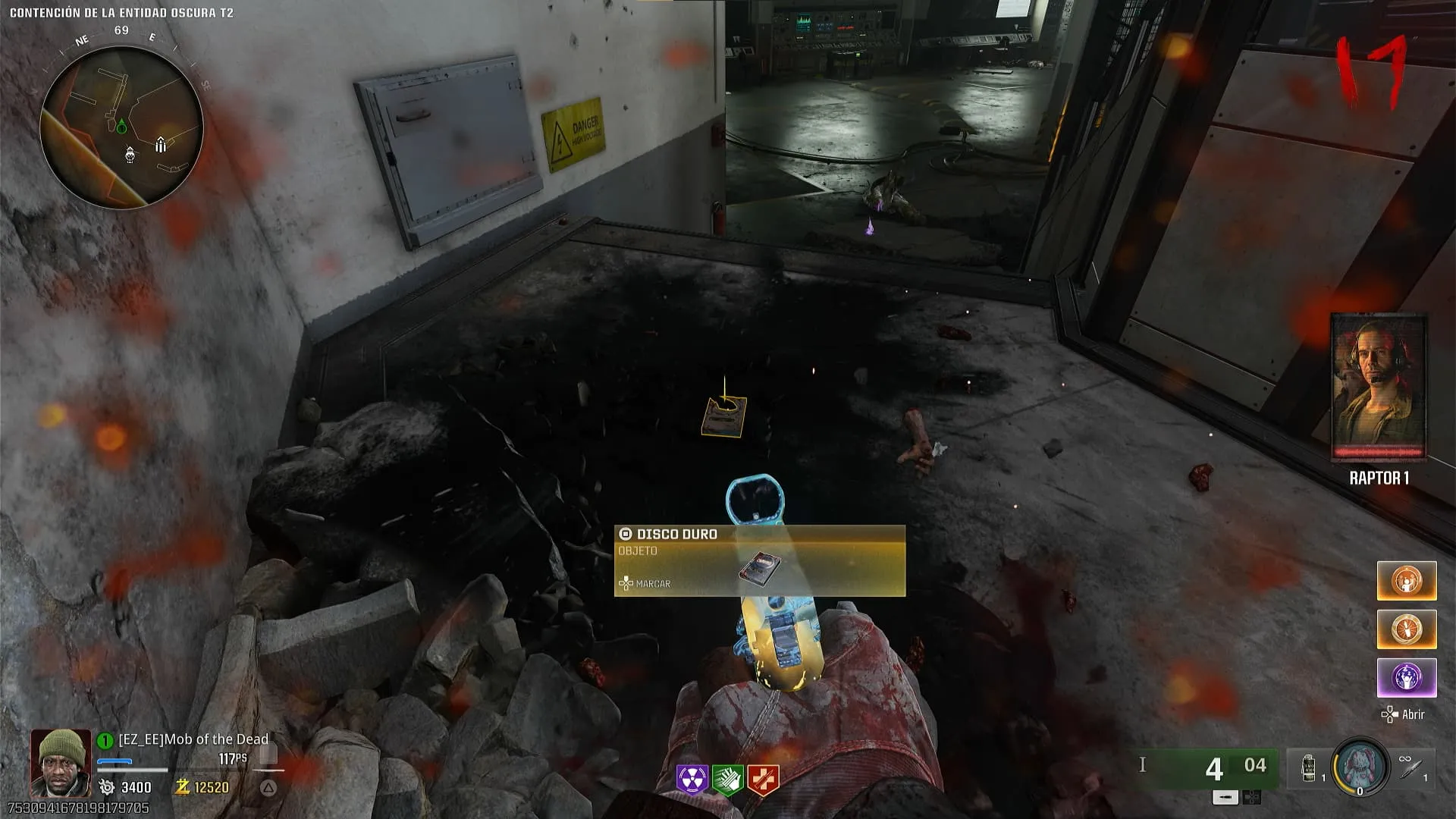Click the player's beanie character portrait
This screenshot has width=1456, height=819.
(x=60, y=761)
